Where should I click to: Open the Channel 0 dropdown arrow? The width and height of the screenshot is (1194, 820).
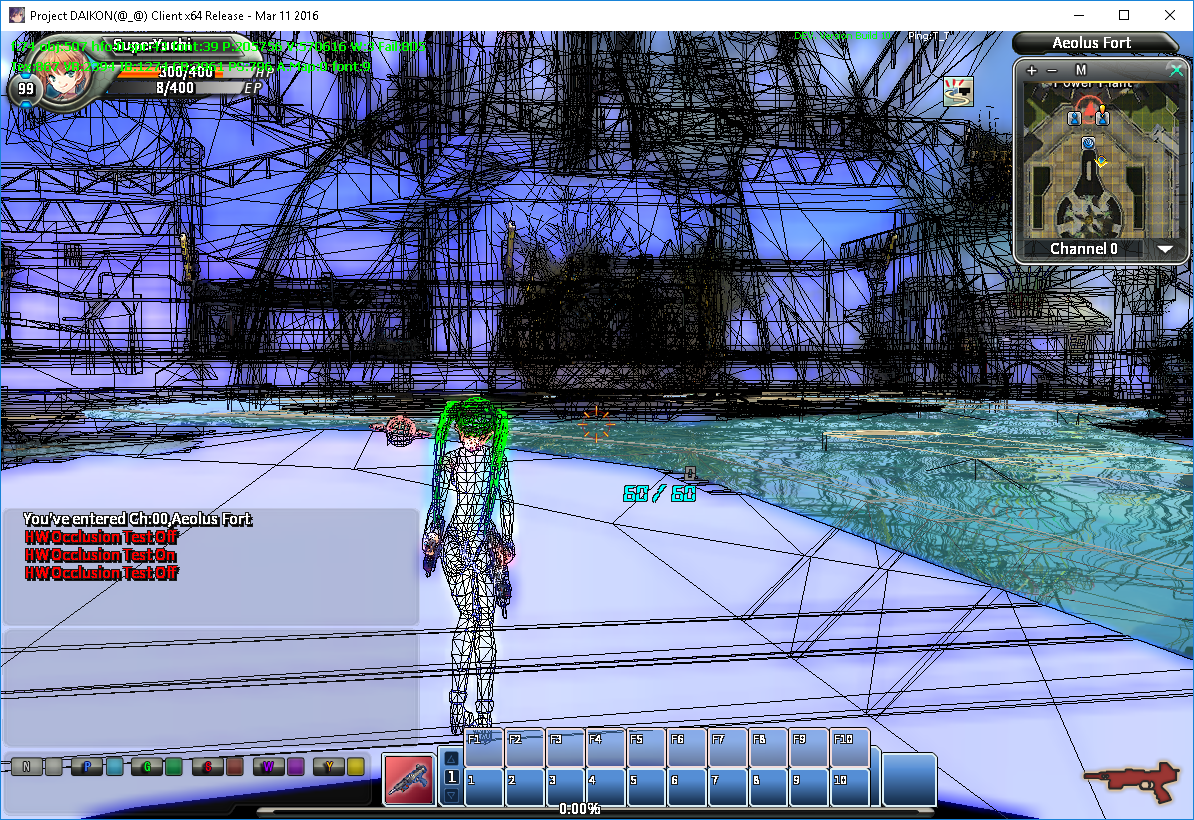(1165, 249)
